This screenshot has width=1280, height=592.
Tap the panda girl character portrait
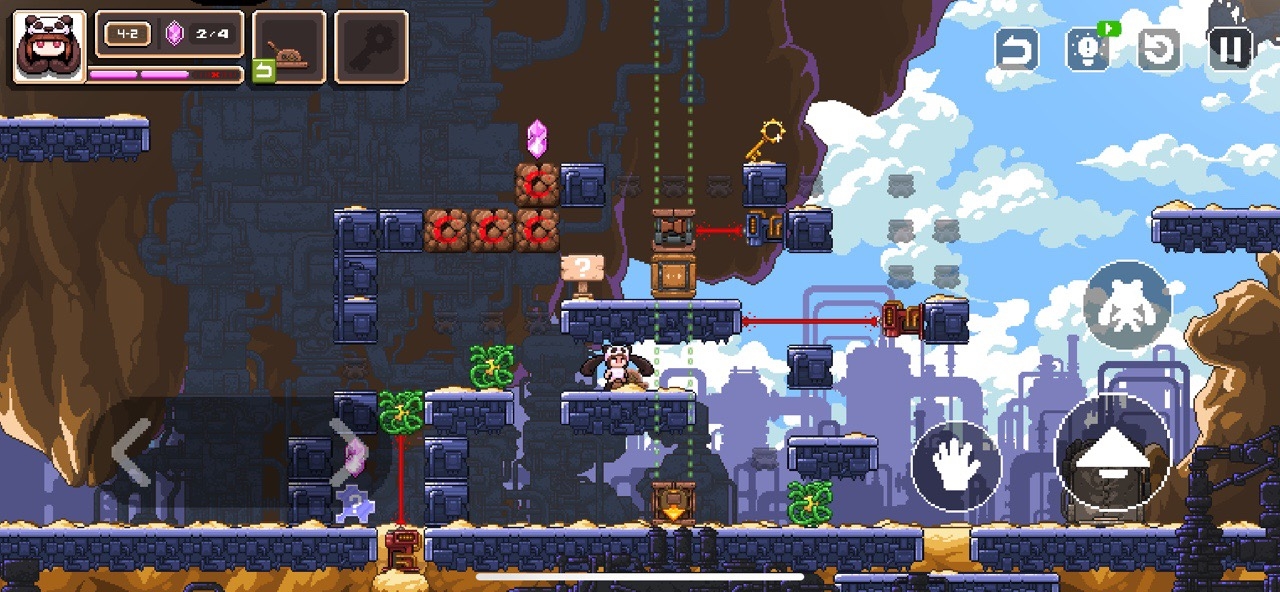tap(48, 46)
